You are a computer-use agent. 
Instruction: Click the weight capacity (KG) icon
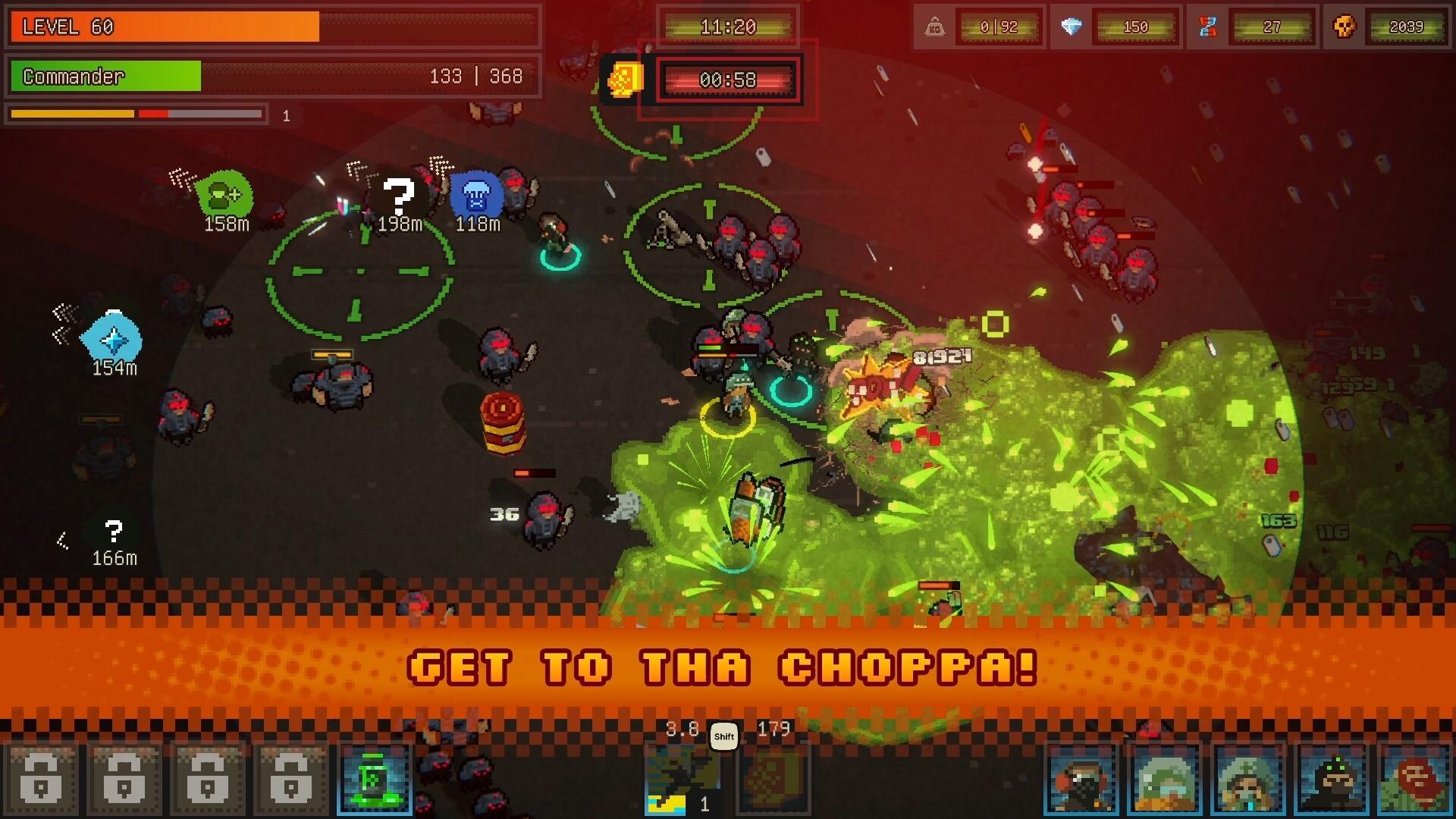coord(934,27)
